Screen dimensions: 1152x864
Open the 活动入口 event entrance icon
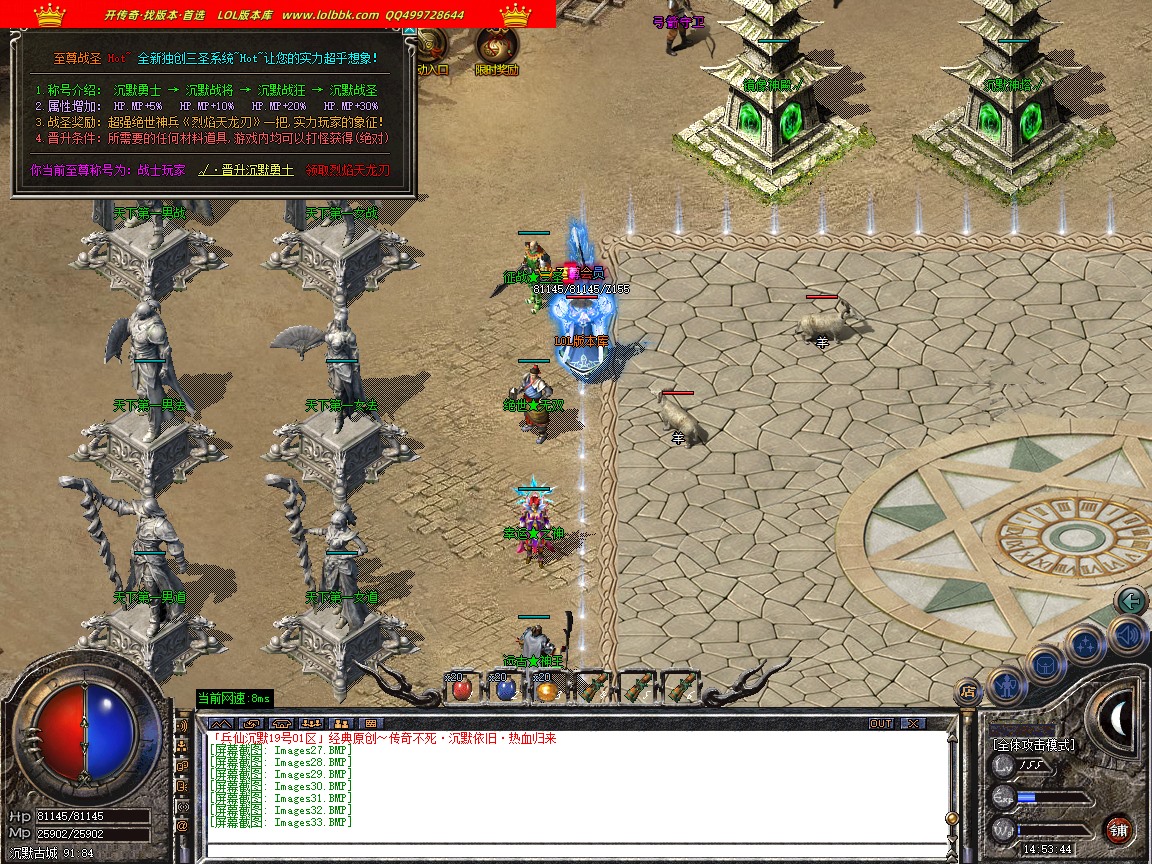click(432, 50)
